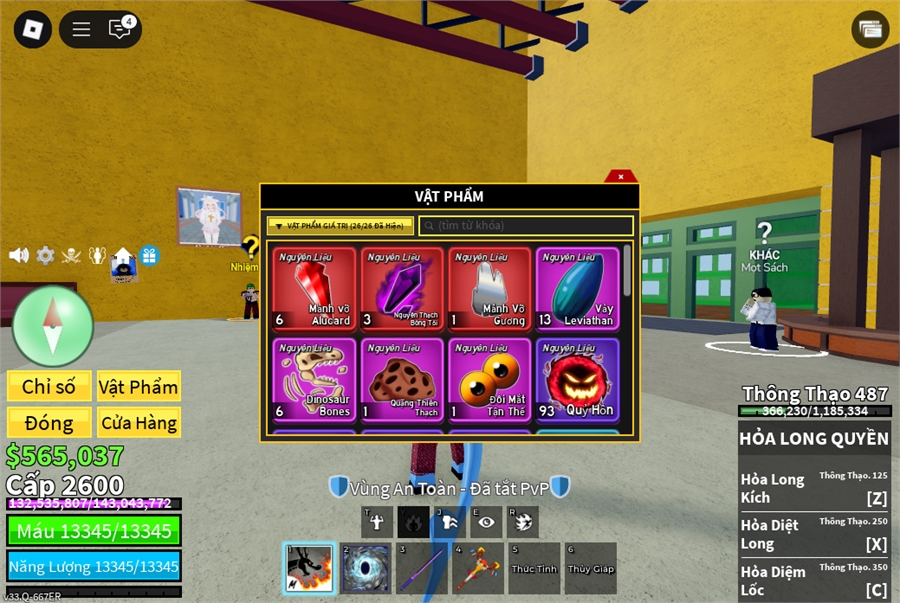The width and height of the screenshot is (900, 603).
Task: Click the Đóng button
Action: click(49, 423)
